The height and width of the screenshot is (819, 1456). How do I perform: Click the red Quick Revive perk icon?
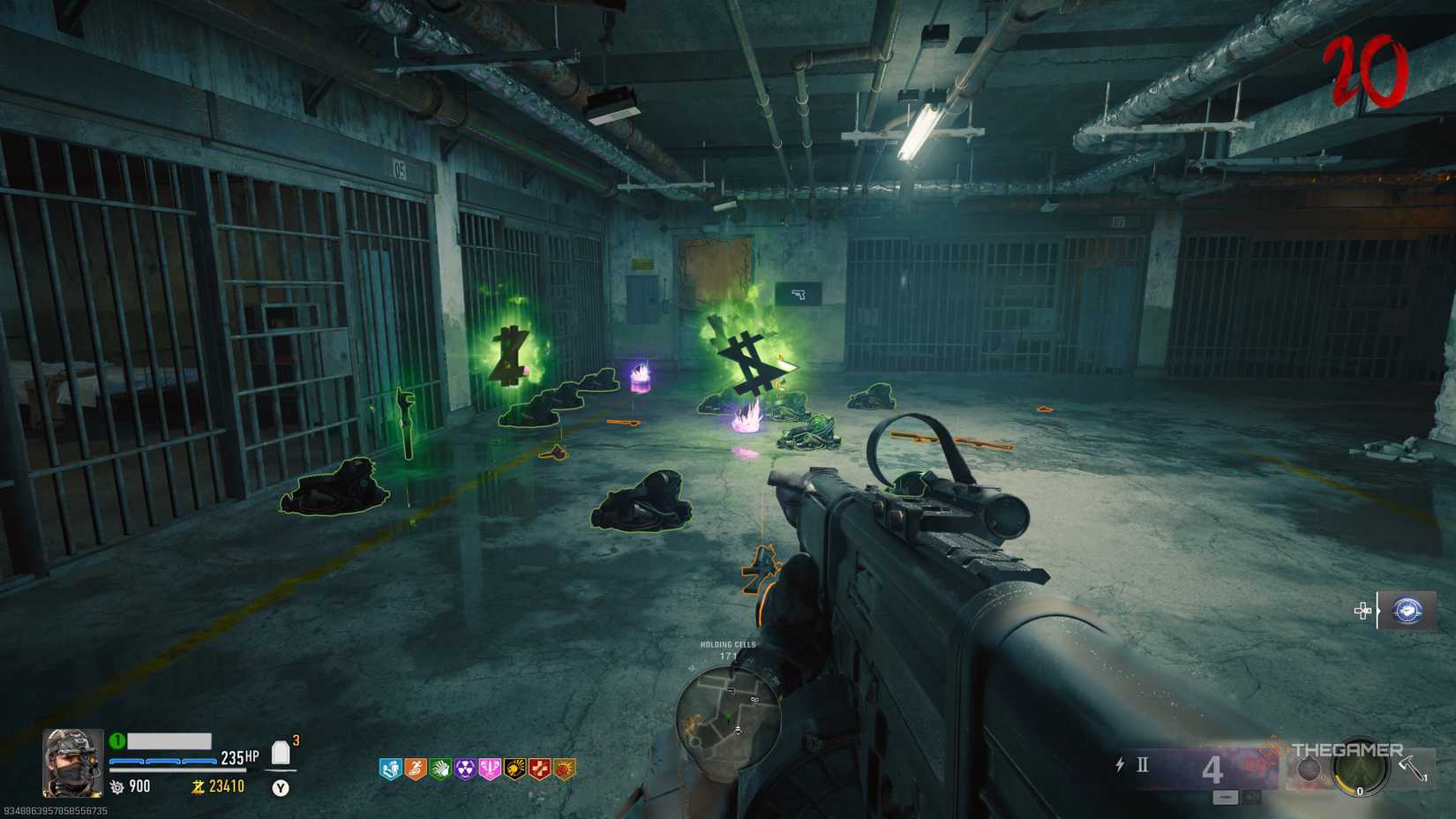click(x=539, y=767)
